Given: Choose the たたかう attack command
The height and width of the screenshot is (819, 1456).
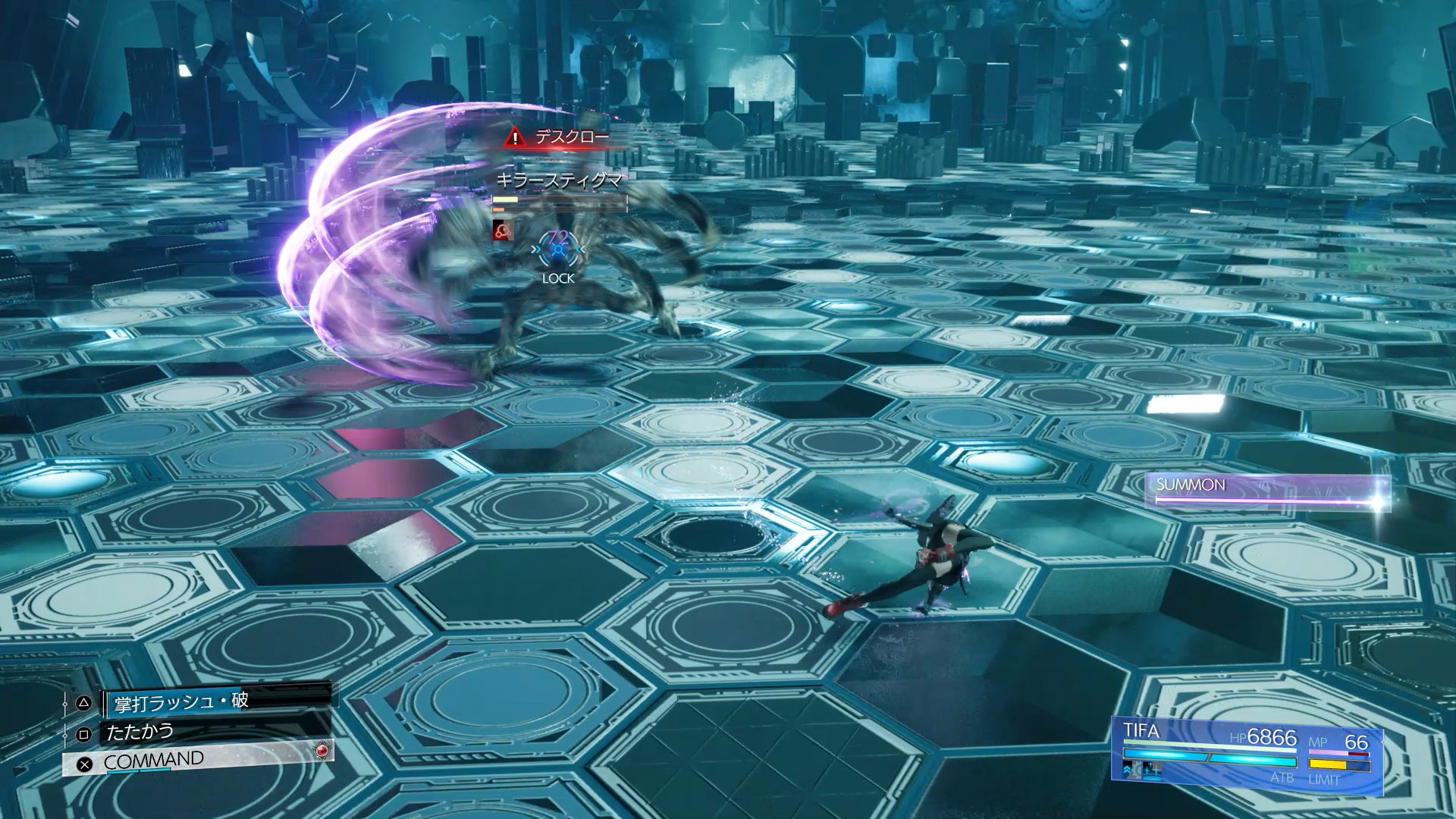Looking at the screenshot, I should tap(140, 733).
